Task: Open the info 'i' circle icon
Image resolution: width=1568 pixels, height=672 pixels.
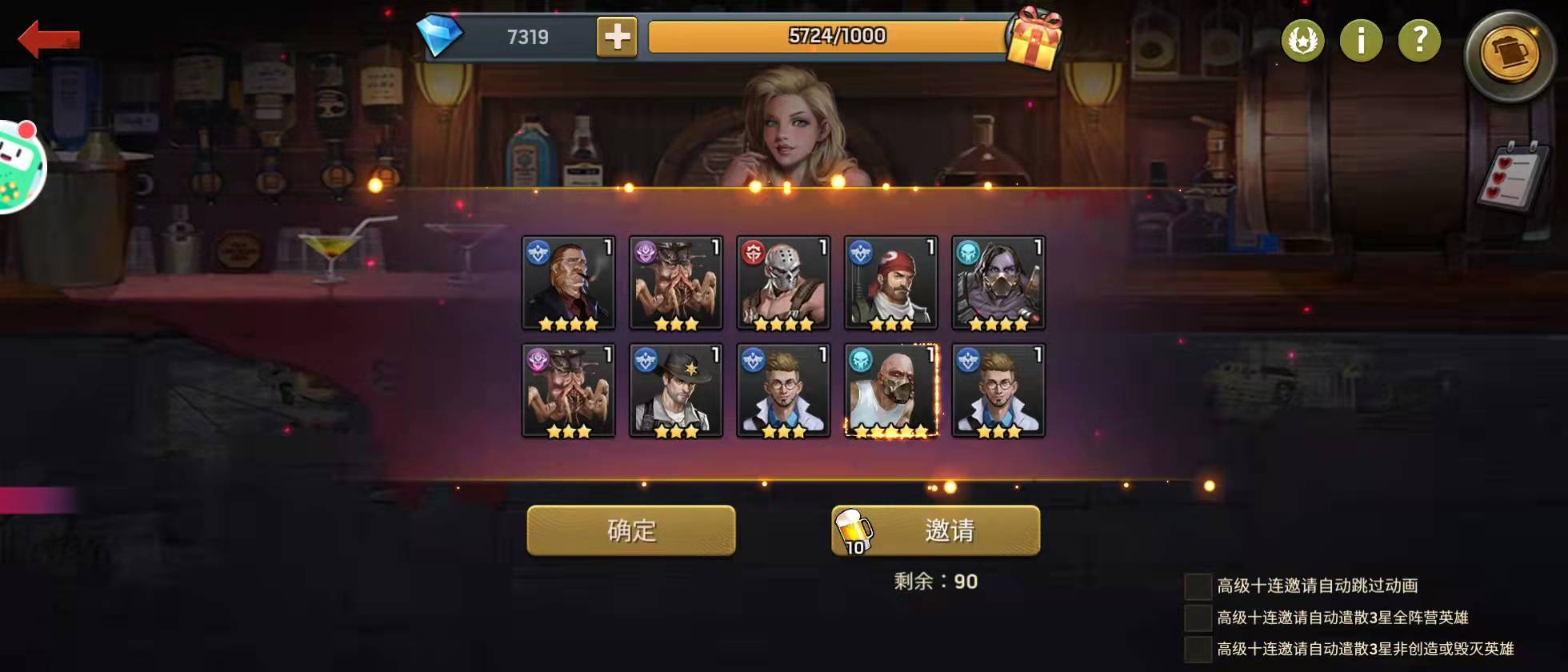Action: (x=1360, y=42)
